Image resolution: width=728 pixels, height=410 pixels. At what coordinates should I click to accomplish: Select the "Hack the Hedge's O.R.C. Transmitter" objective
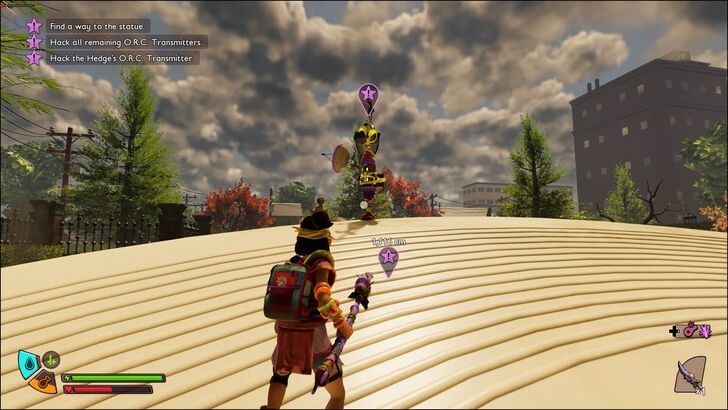(x=123, y=58)
